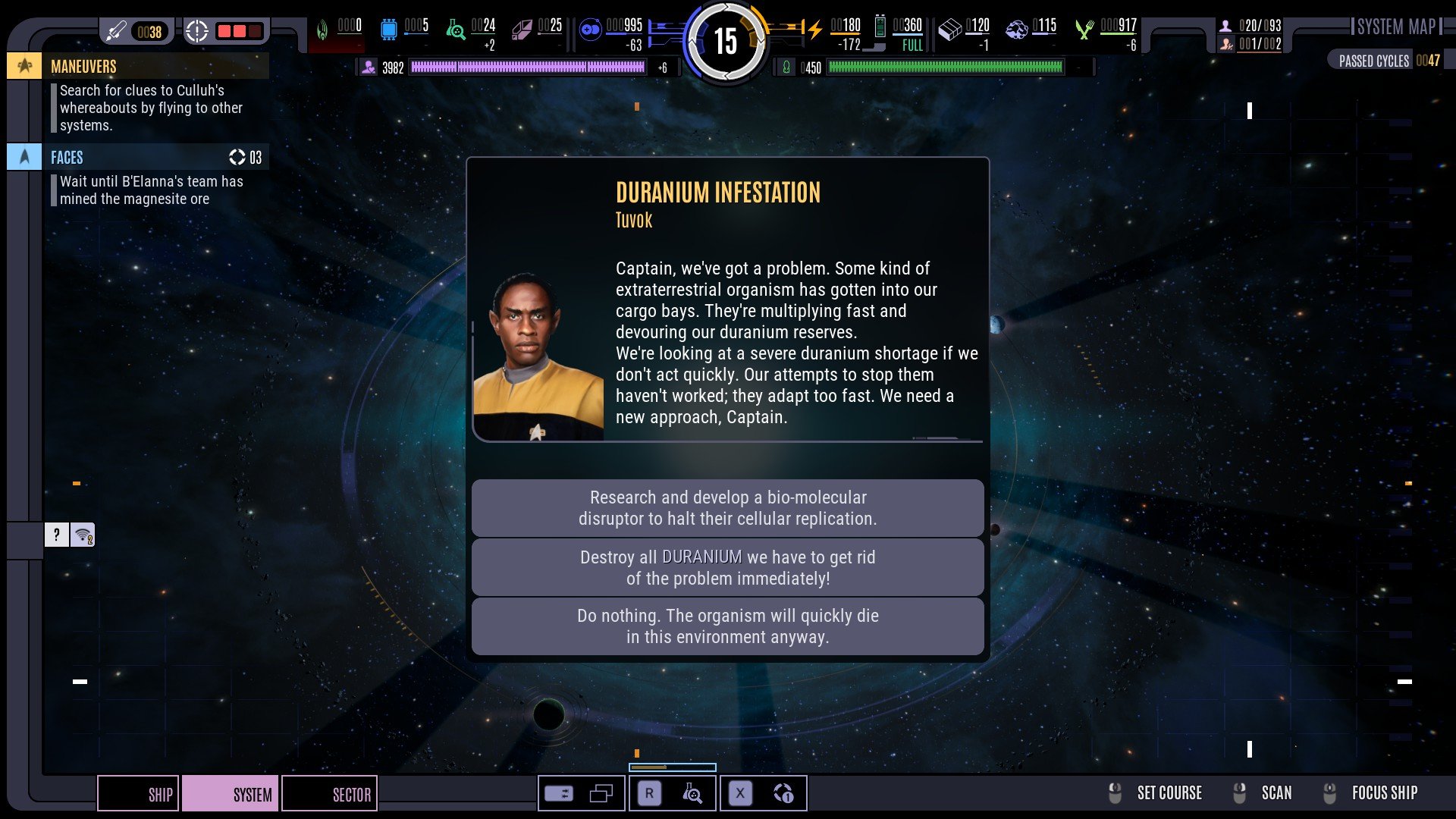Image resolution: width=1456 pixels, height=819 pixels.
Task: Click the overlapping windows switch icon
Action: [601, 794]
